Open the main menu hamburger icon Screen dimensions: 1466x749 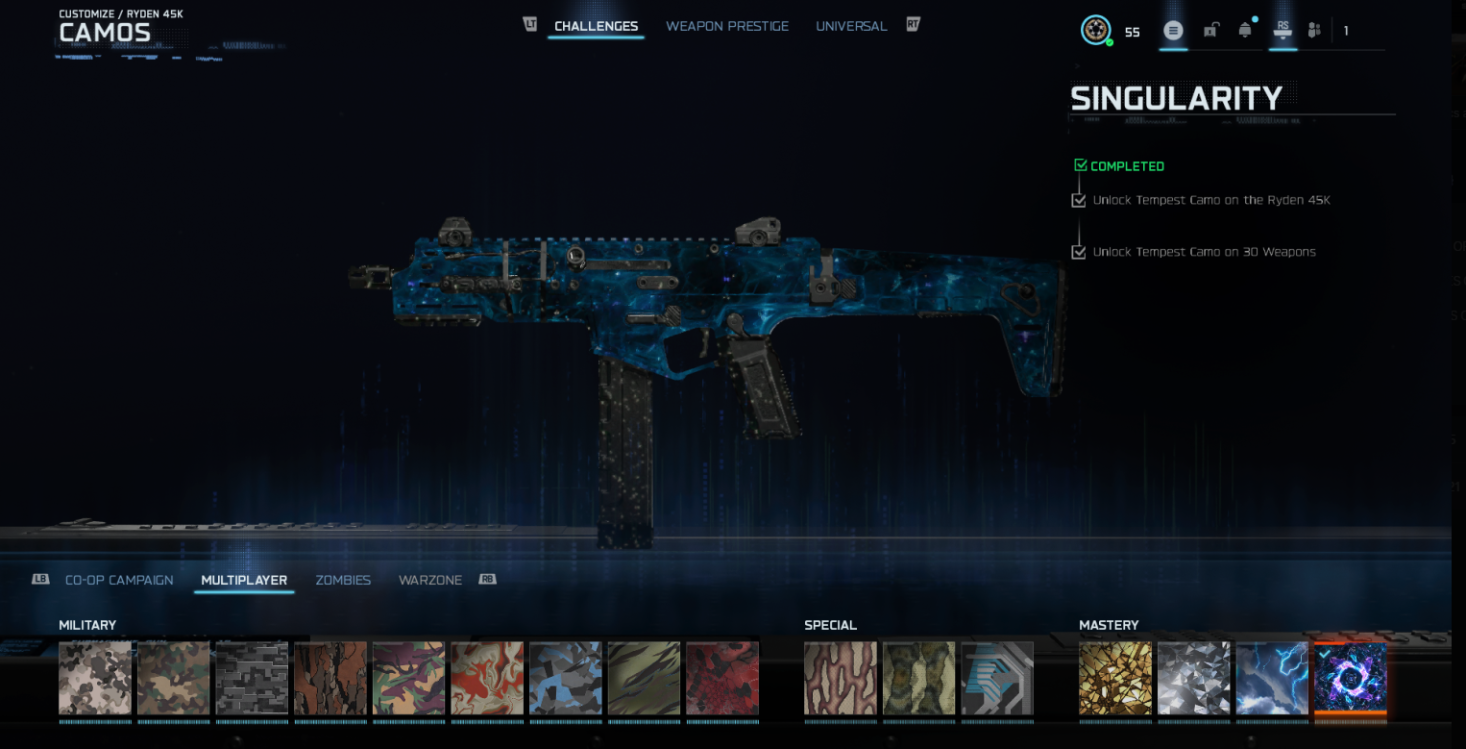(1174, 30)
